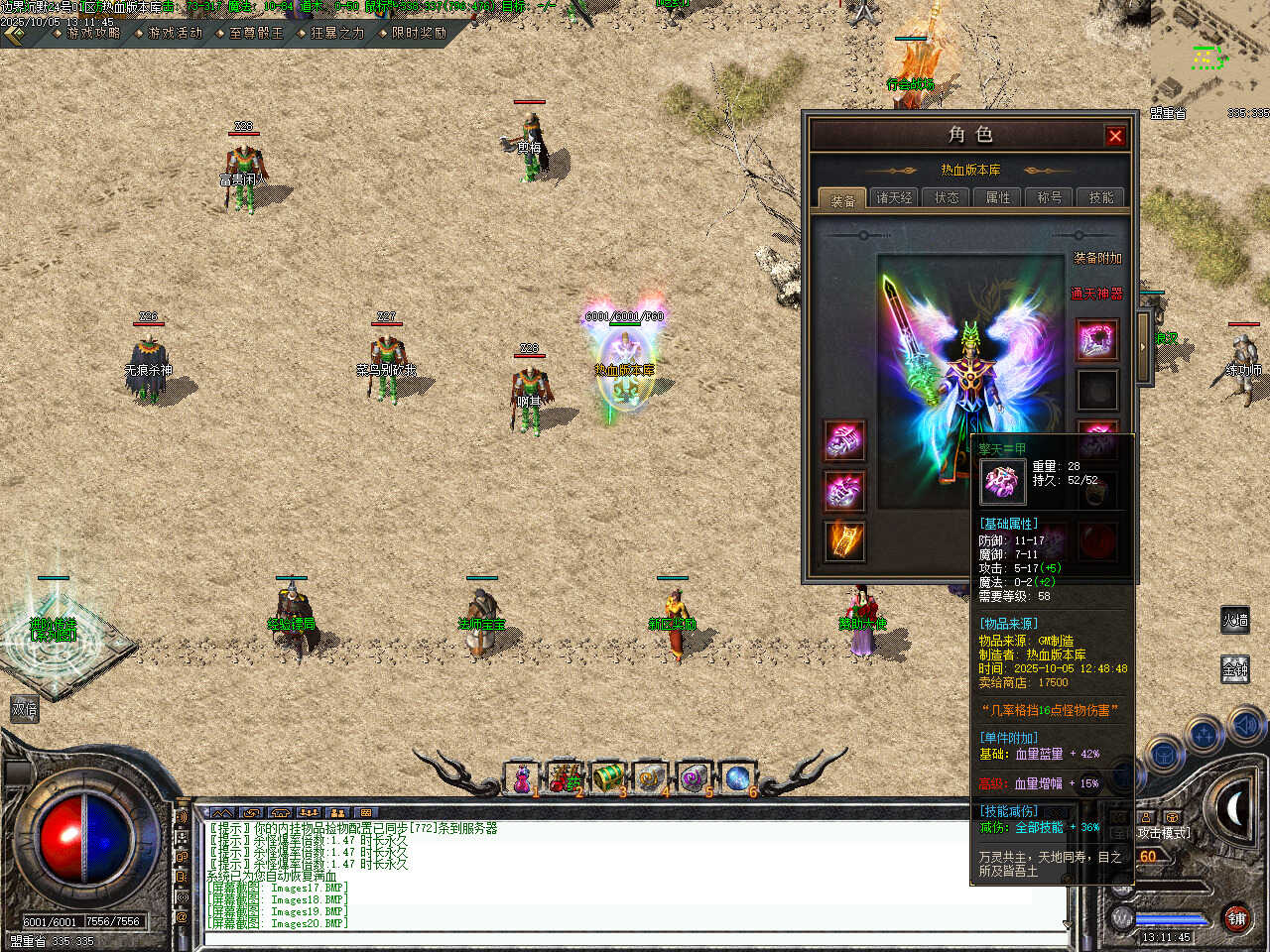Open the green treasure chest in slot 3
The width and height of the screenshot is (1270, 952).
click(x=607, y=778)
